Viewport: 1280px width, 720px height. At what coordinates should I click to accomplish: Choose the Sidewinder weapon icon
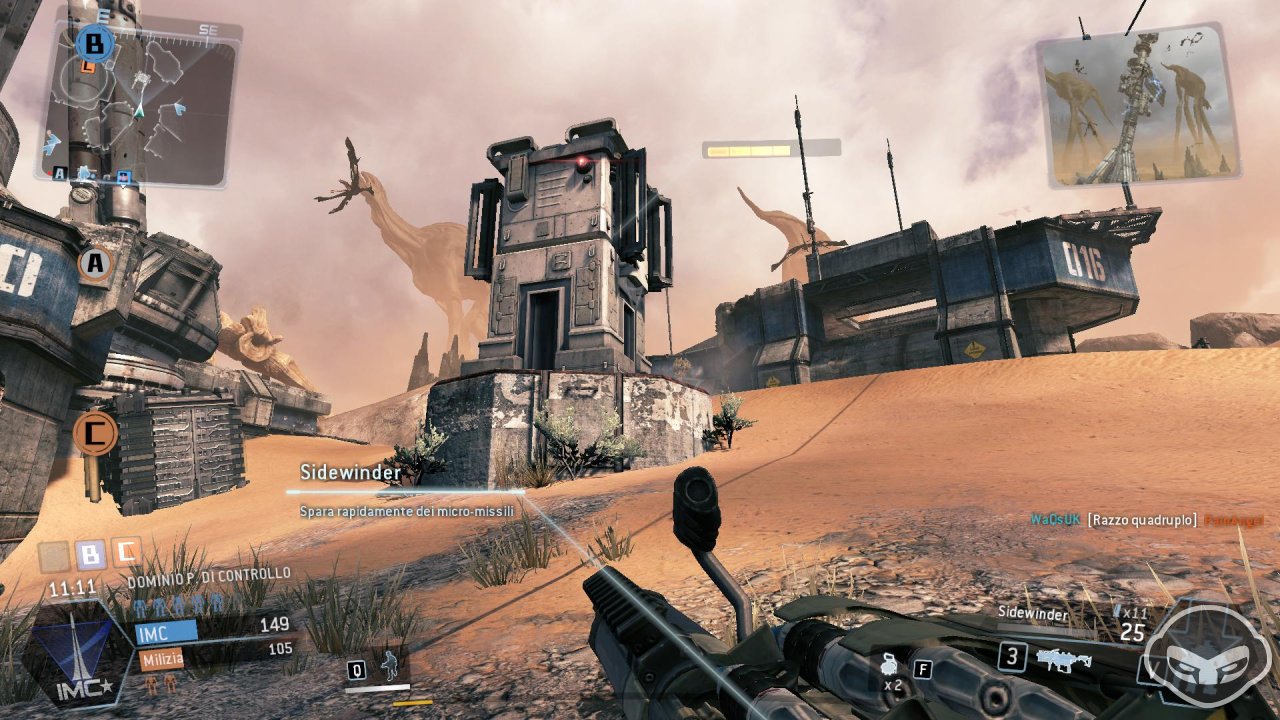1063,657
